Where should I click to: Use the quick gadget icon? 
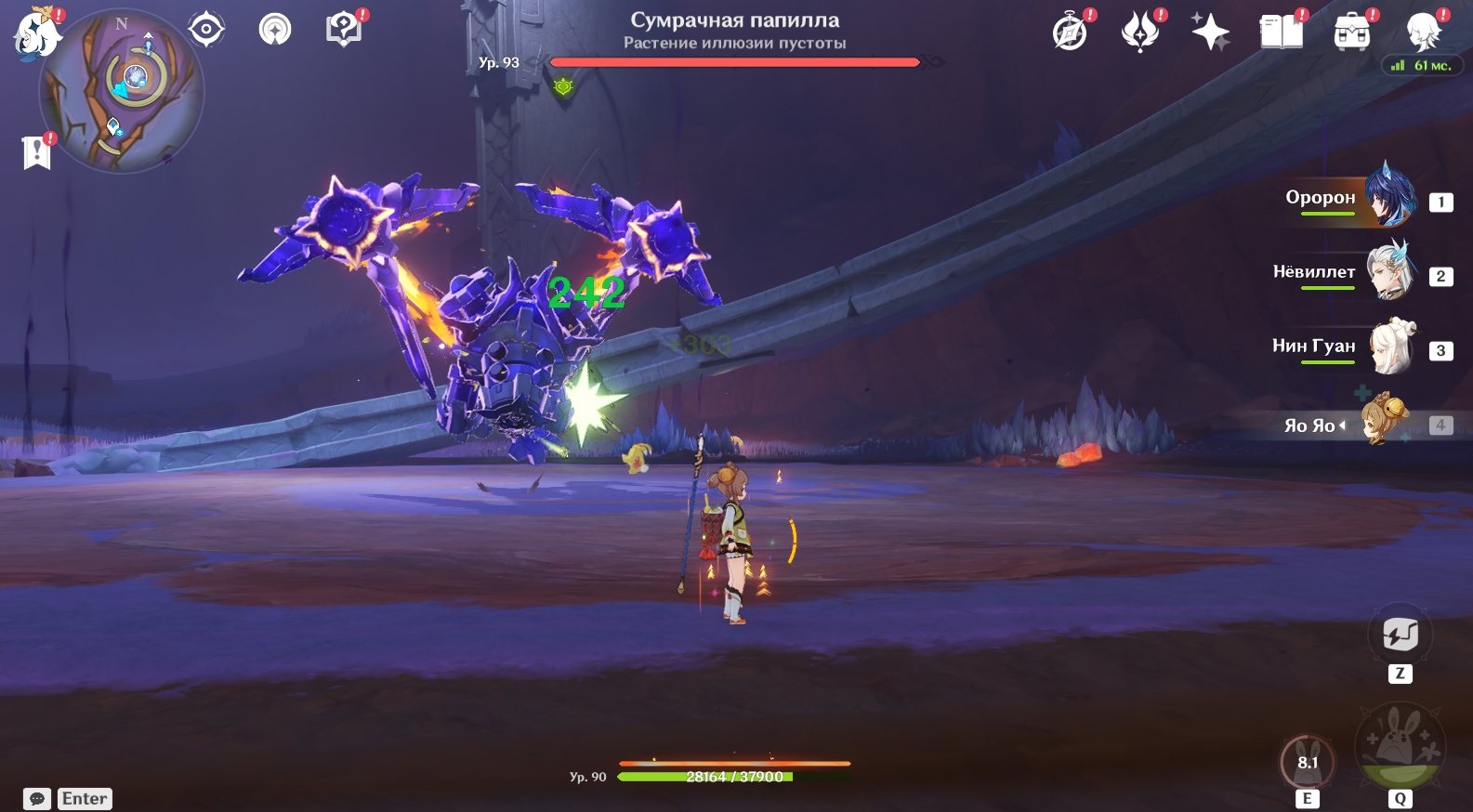click(x=1400, y=635)
